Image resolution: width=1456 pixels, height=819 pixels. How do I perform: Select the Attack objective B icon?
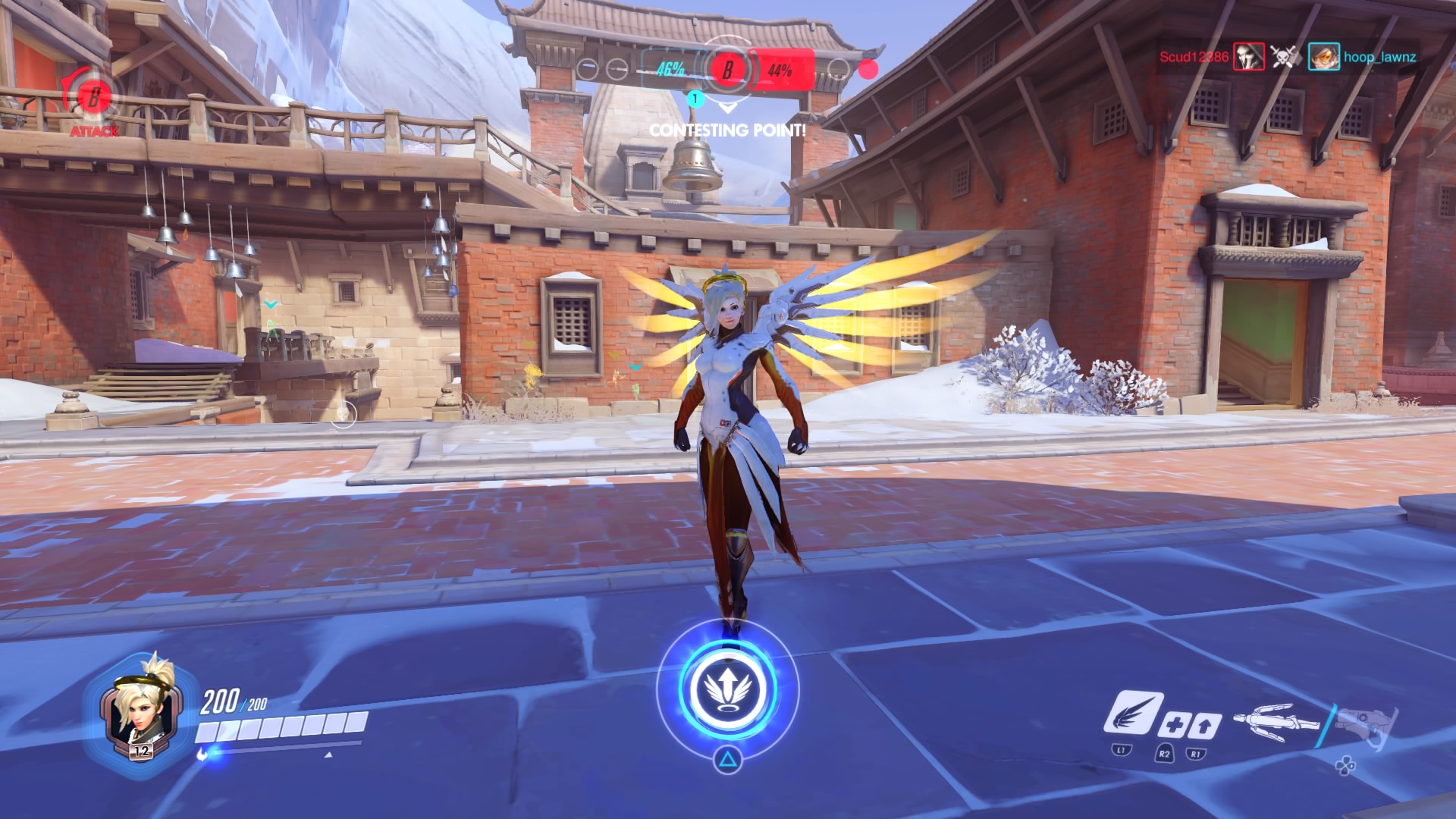click(93, 98)
